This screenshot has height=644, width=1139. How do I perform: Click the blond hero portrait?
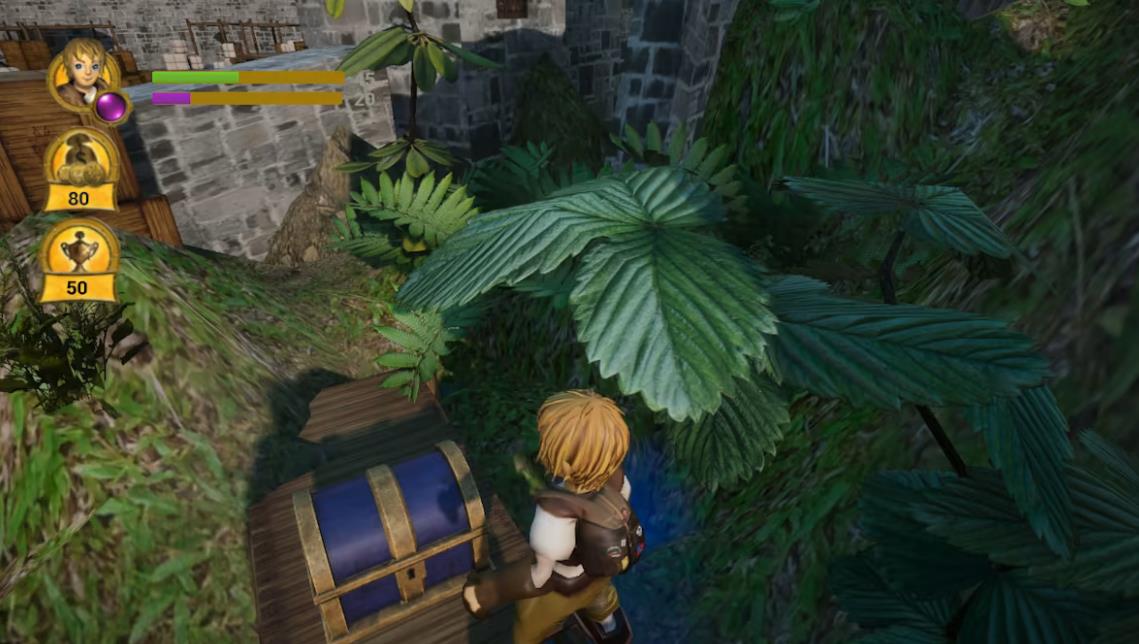pyautogui.click(x=82, y=71)
